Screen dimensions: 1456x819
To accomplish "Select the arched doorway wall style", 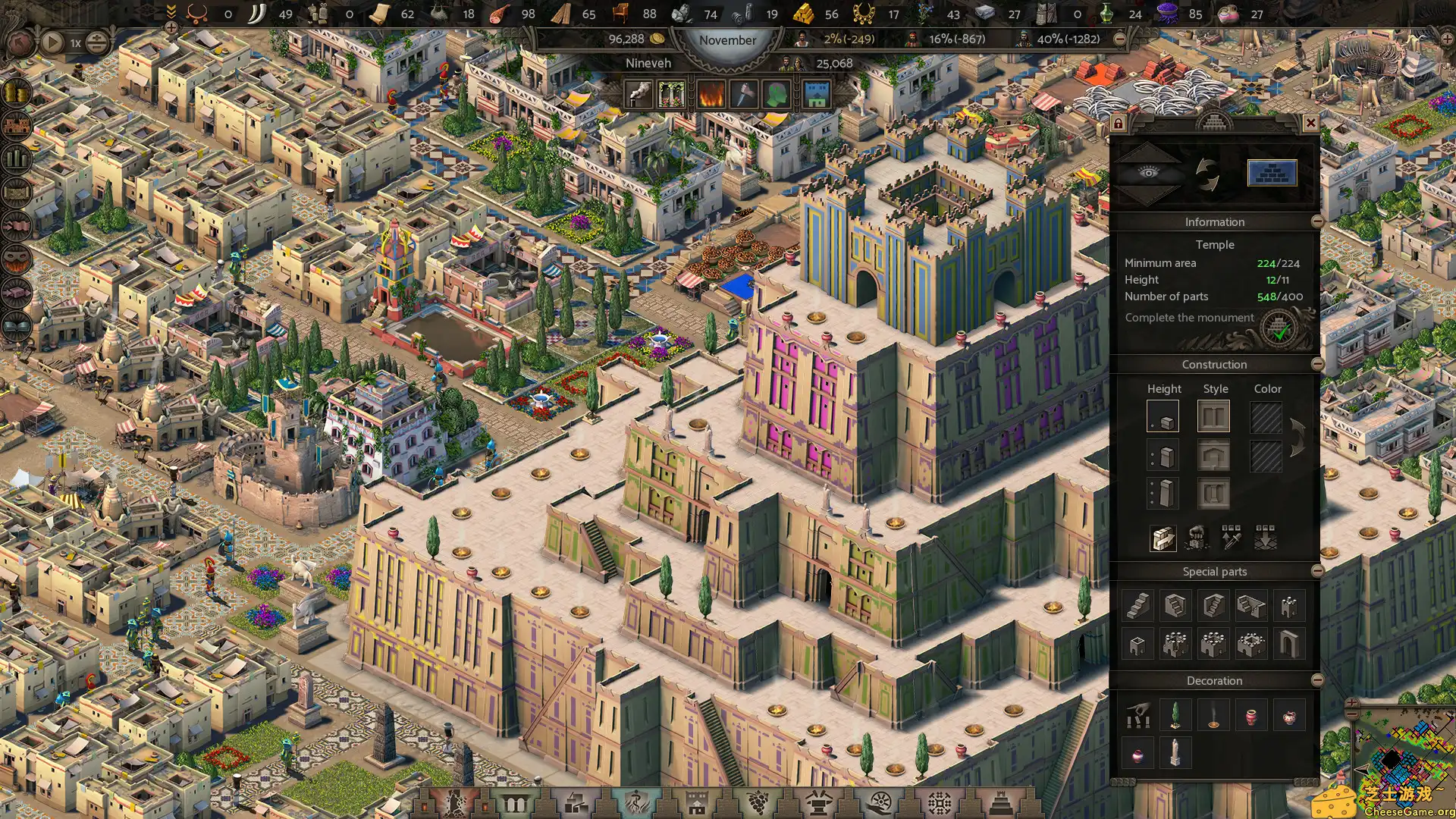I will 1213,456.
